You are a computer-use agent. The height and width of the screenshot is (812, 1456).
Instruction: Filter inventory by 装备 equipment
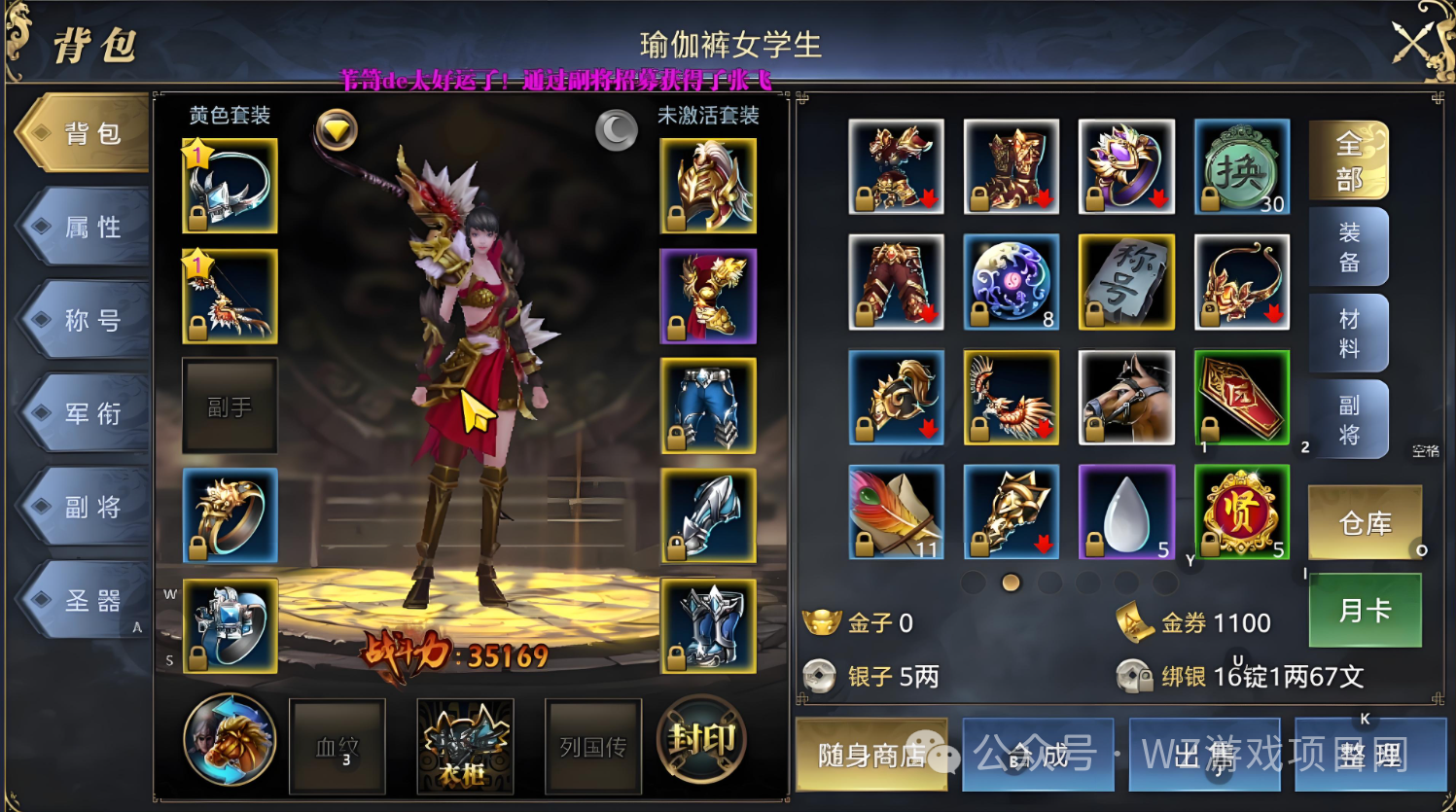[x=1348, y=247]
